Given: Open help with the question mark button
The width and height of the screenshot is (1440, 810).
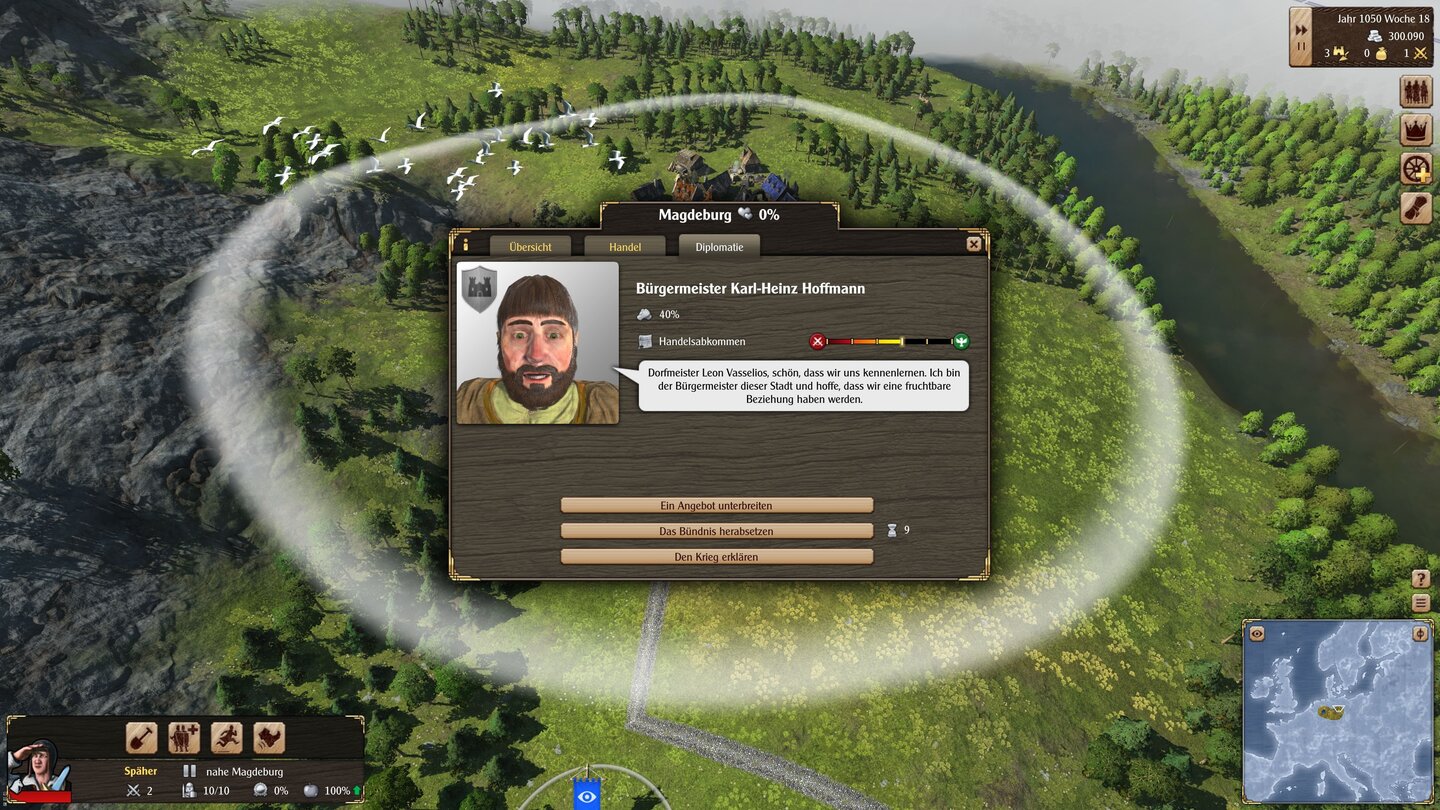Looking at the screenshot, I should (x=1421, y=579).
